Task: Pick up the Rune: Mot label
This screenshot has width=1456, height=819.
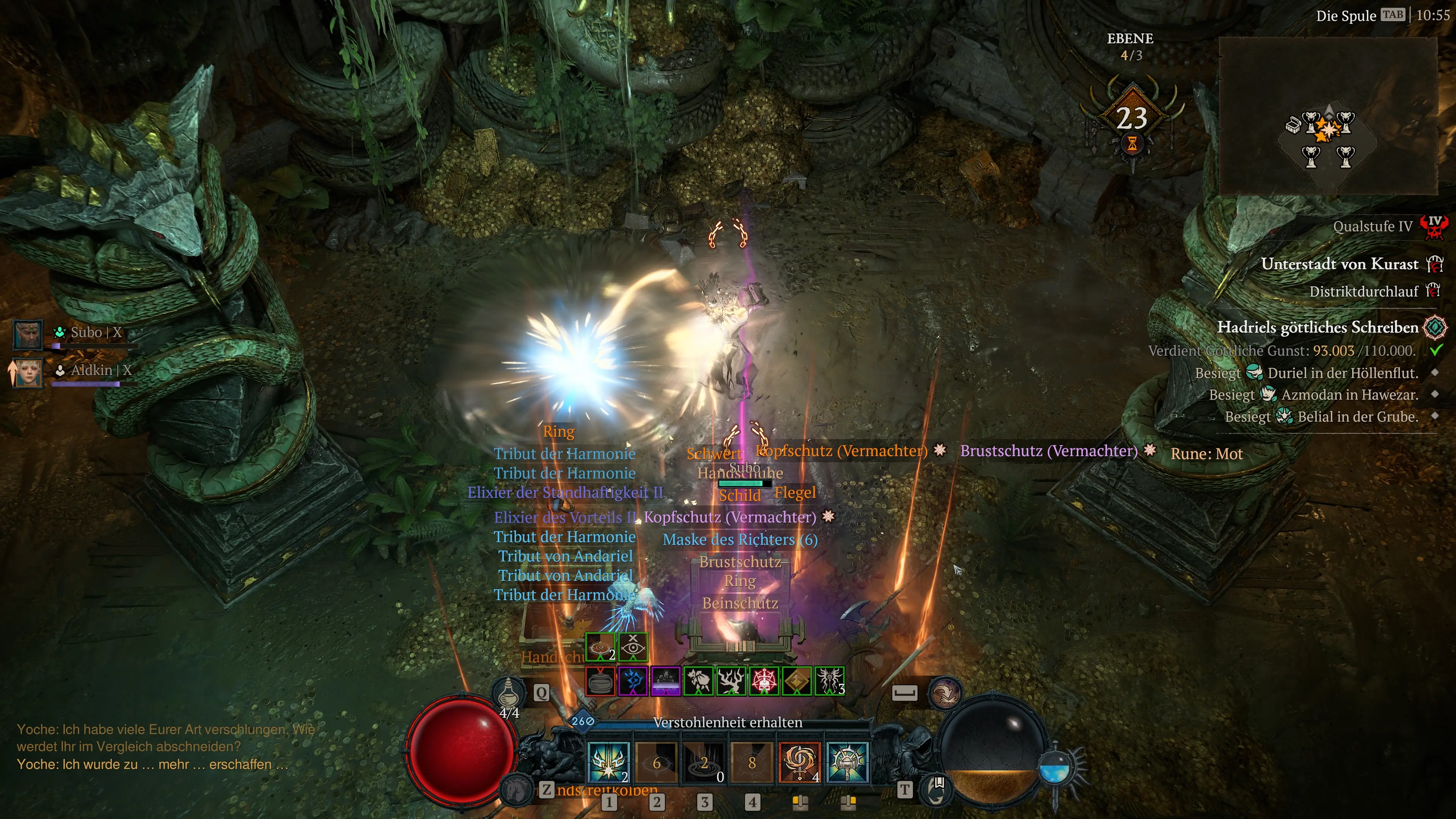Action: pos(1206,454)
